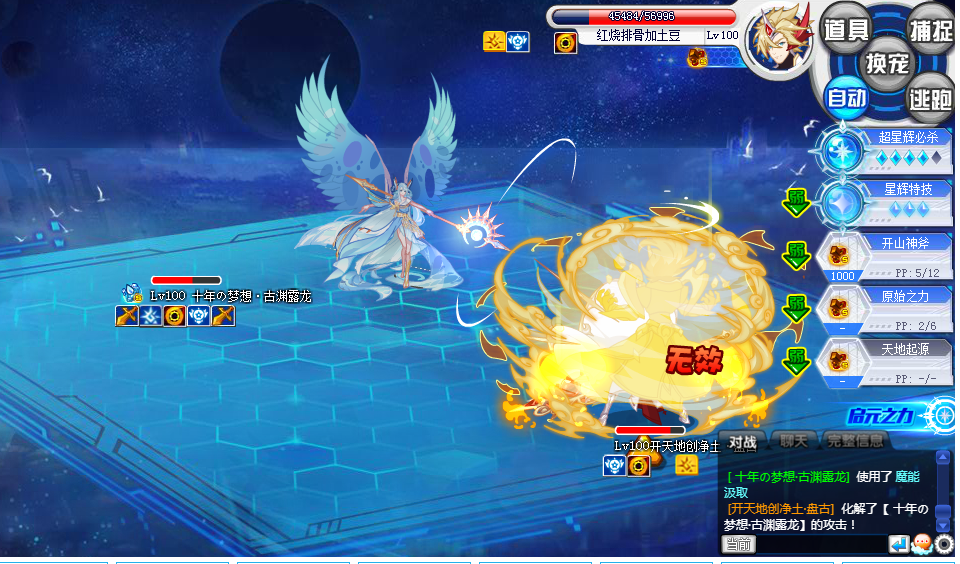Click the chat text input box
This screenshot has height=564, width=960.
click(820, 544)
